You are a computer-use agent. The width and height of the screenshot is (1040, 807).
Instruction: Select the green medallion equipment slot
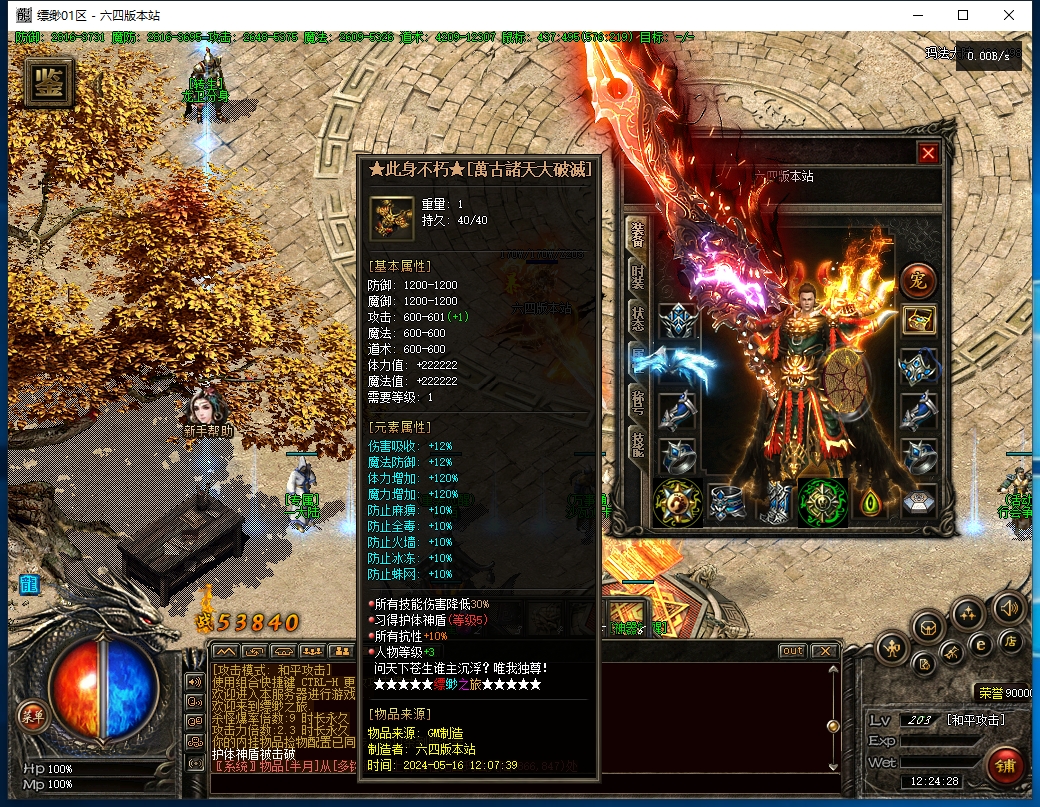pos(823,501)
